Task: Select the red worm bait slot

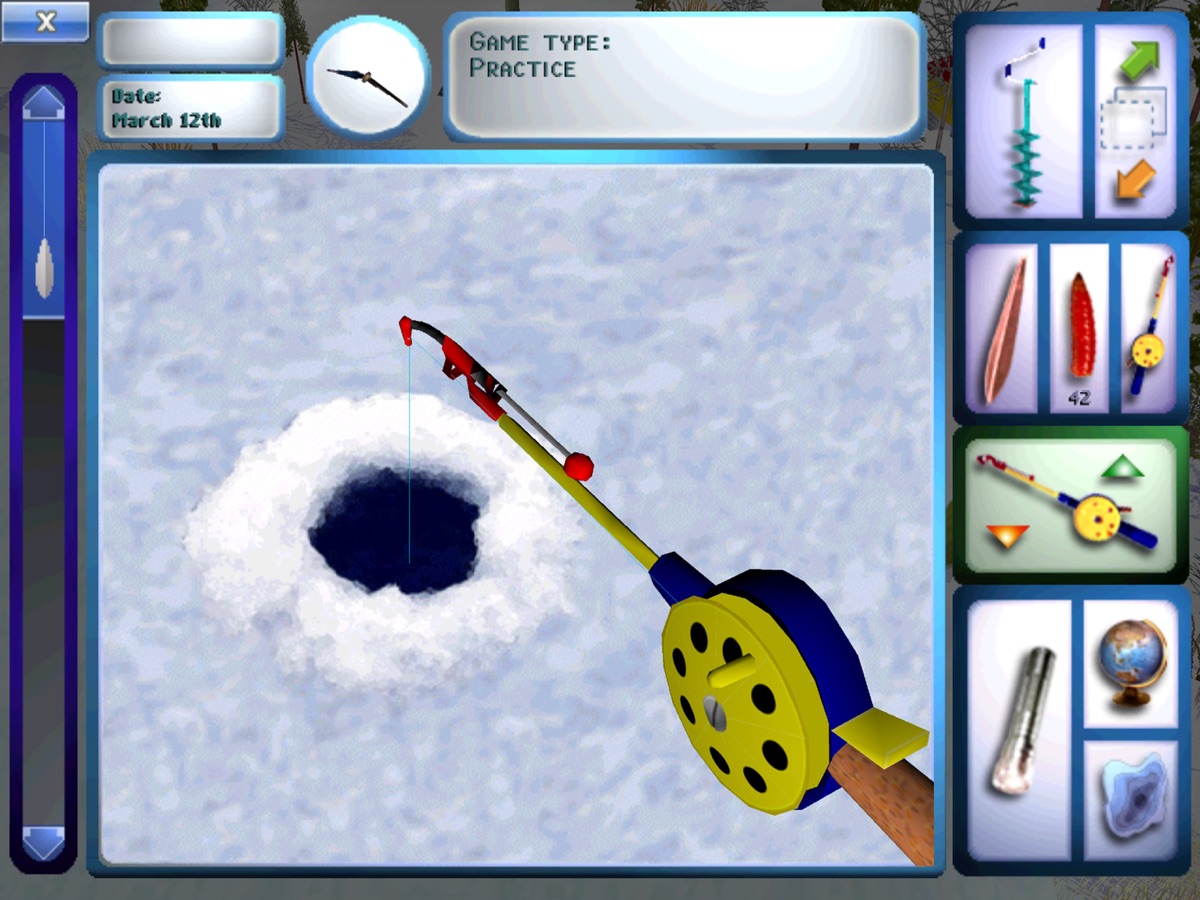Action: [x=1078, y=327]
